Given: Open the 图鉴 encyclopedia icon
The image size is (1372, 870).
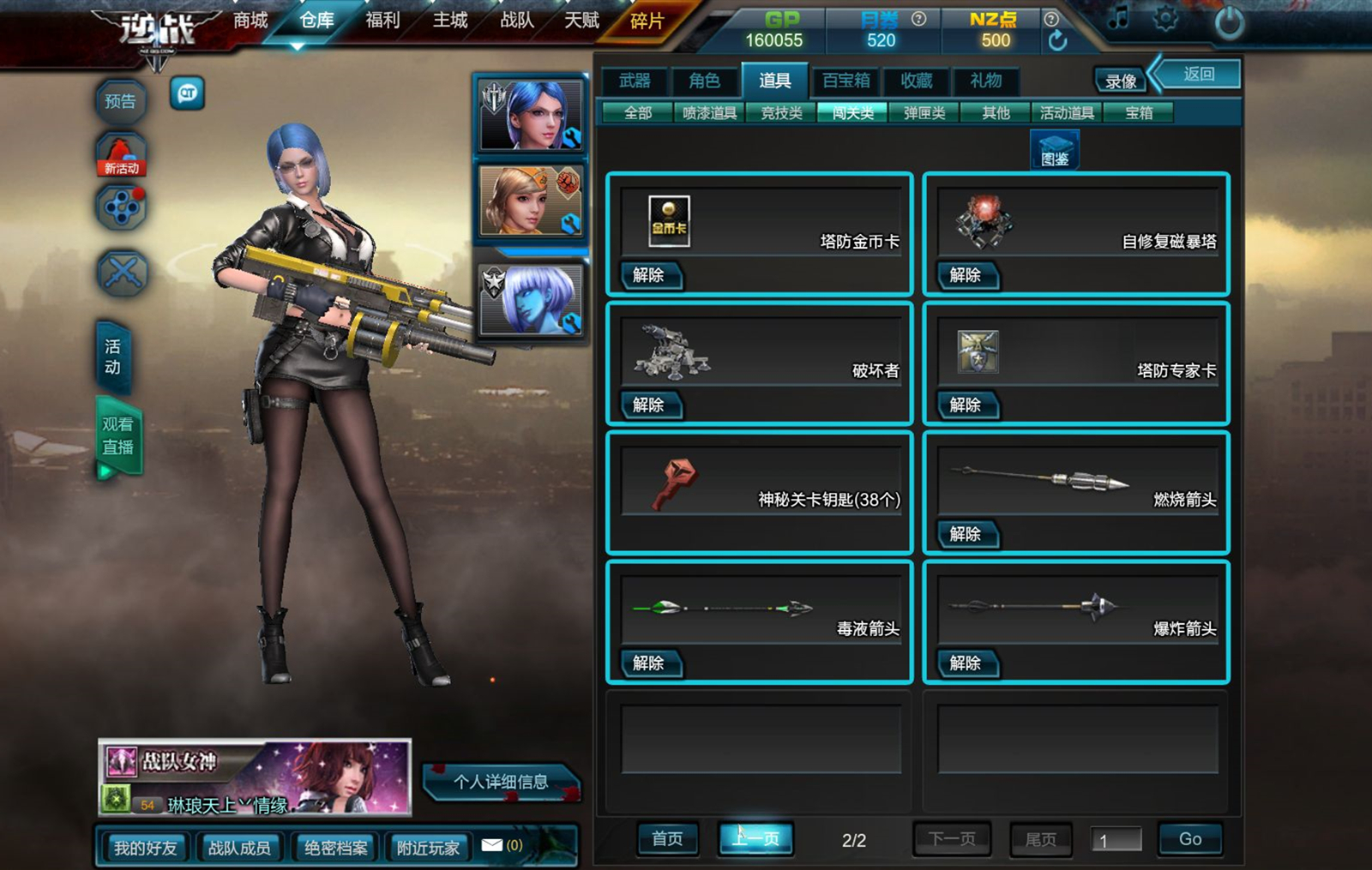Looking at the screenshot, I should tap(1054, 150).
